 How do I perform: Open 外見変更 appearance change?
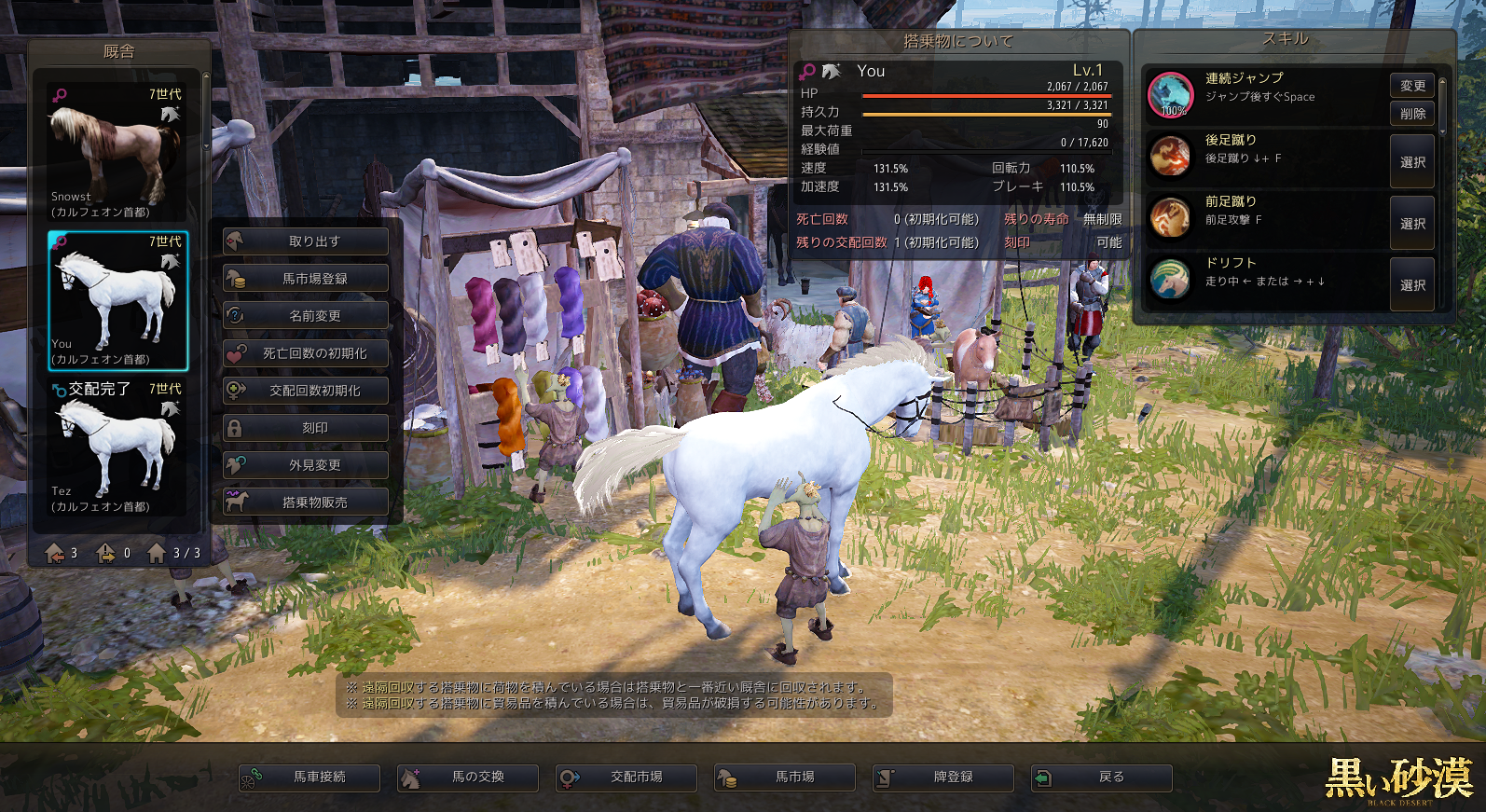(306, 465)
